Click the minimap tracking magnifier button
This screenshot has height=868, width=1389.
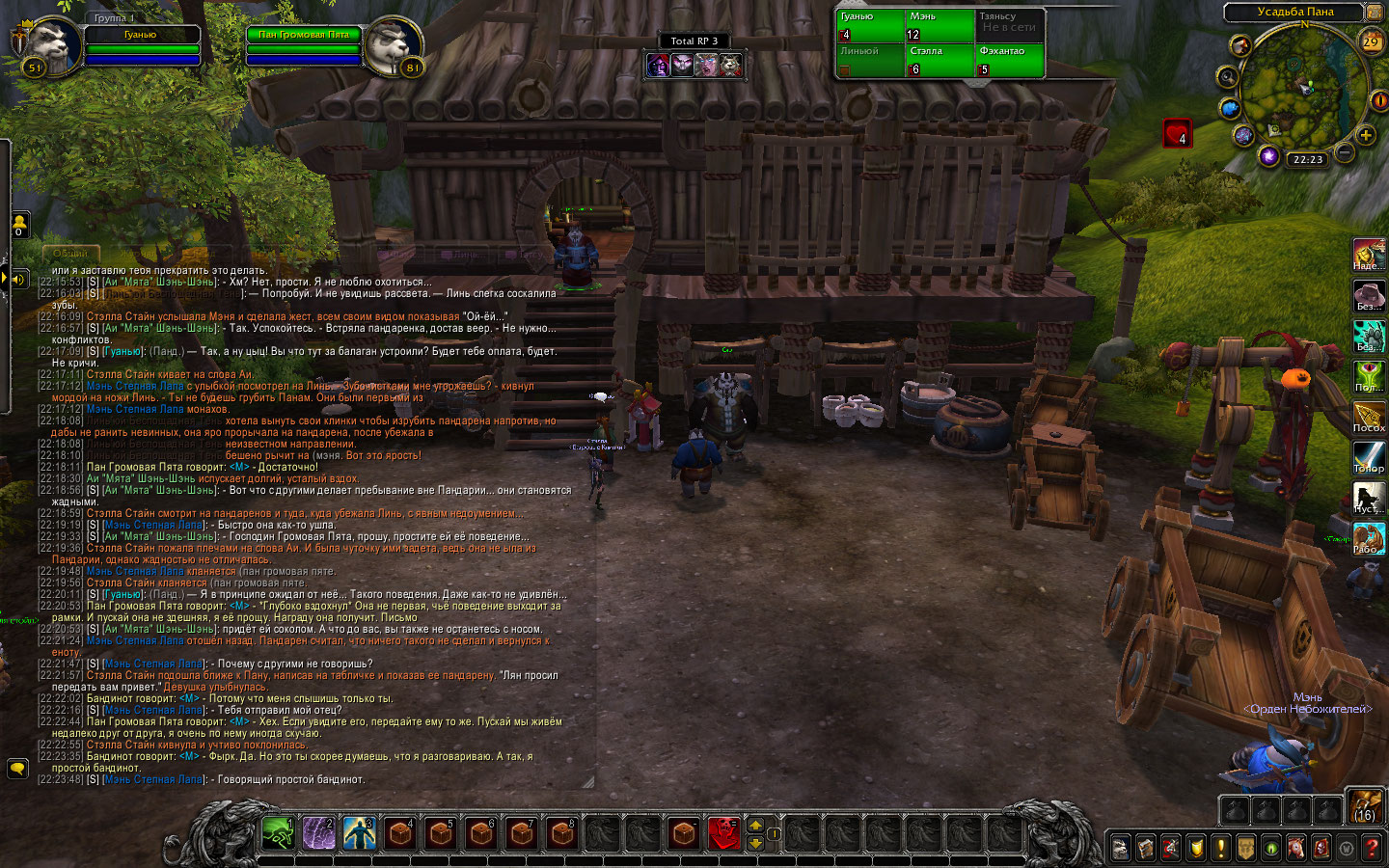click(x=1227, y=77)
